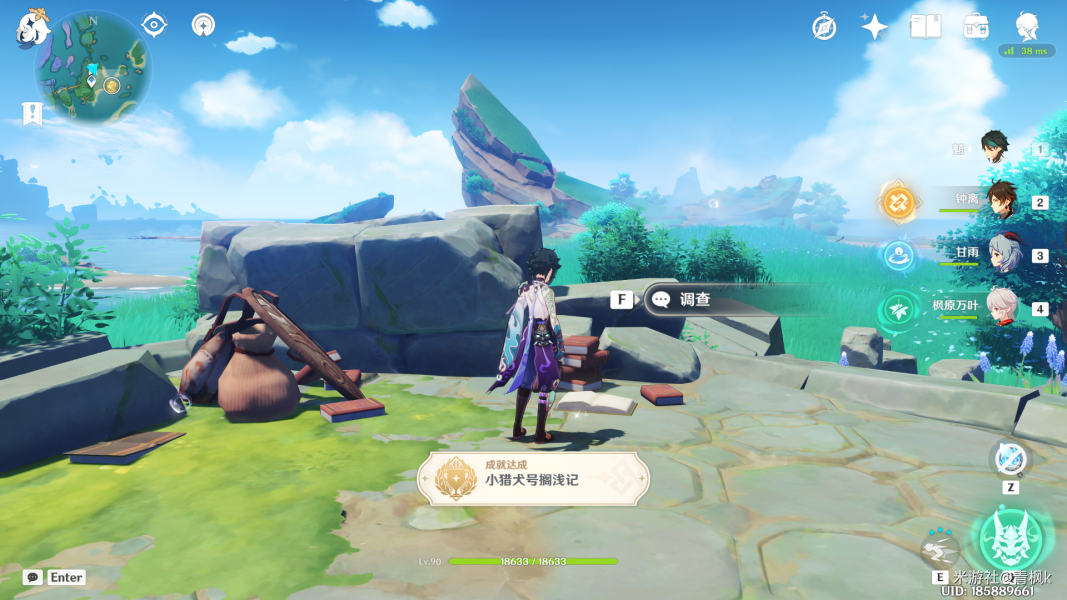
Task: Switch to party member 甘雨
Action: [1001, 253]
